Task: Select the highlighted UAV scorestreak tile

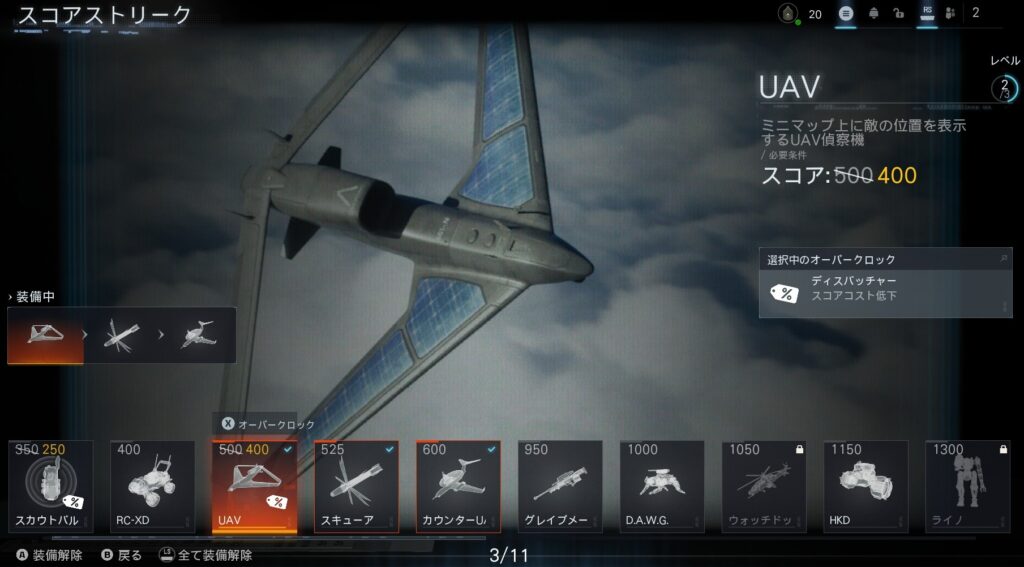Action: (254, 486)
